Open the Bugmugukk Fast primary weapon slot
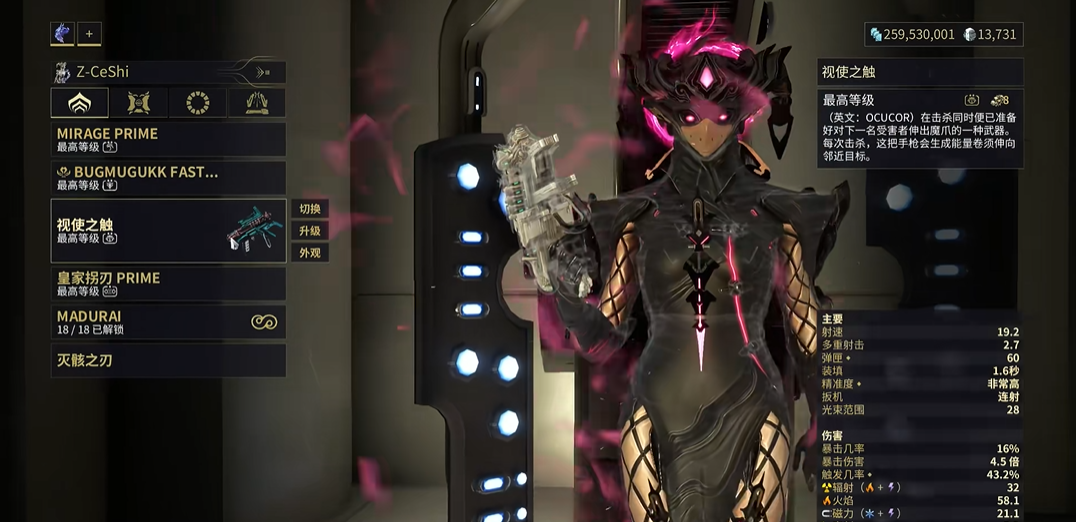The image size is (1076, 522). [168, 178]
